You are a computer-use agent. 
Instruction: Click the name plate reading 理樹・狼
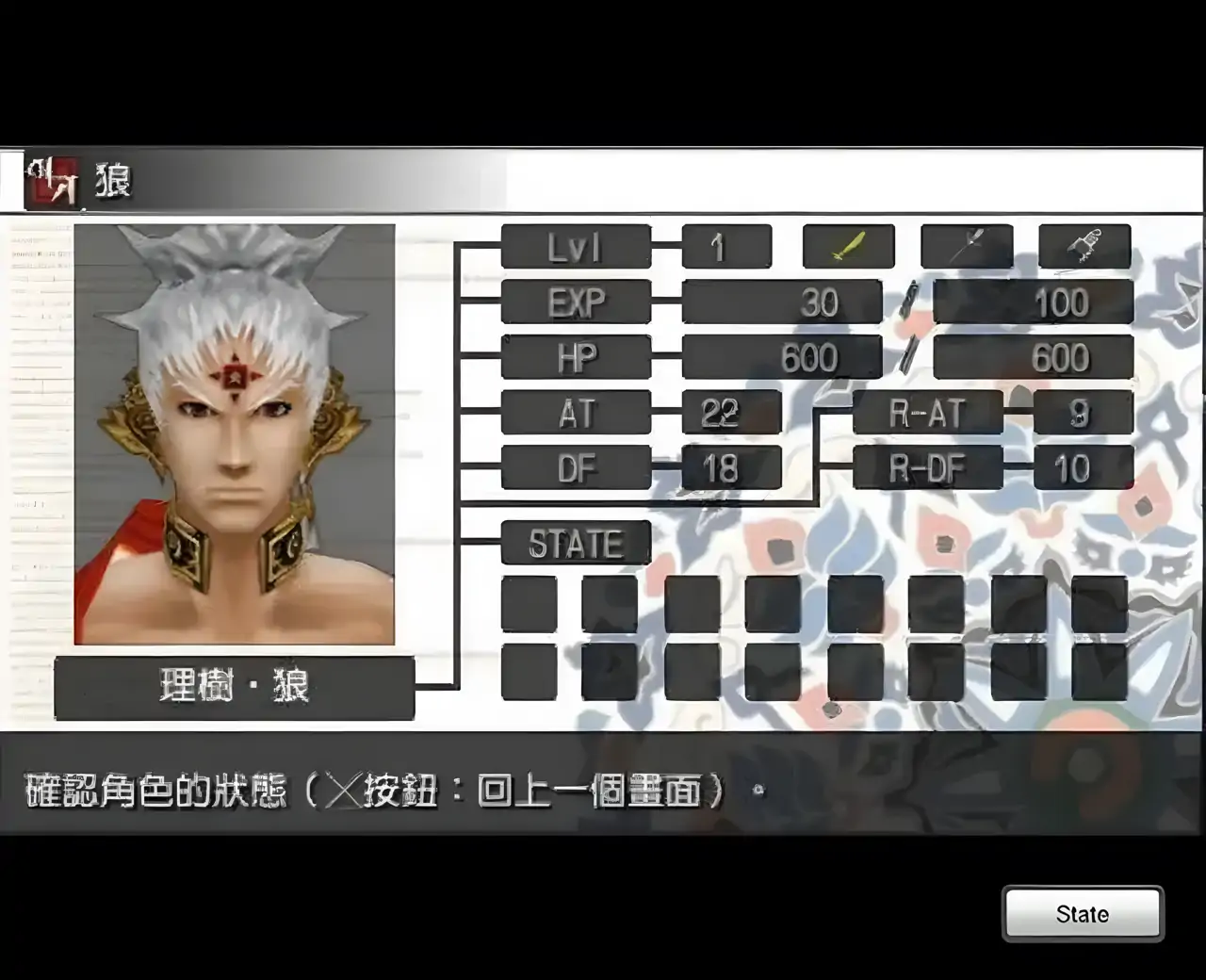[233, 688]
